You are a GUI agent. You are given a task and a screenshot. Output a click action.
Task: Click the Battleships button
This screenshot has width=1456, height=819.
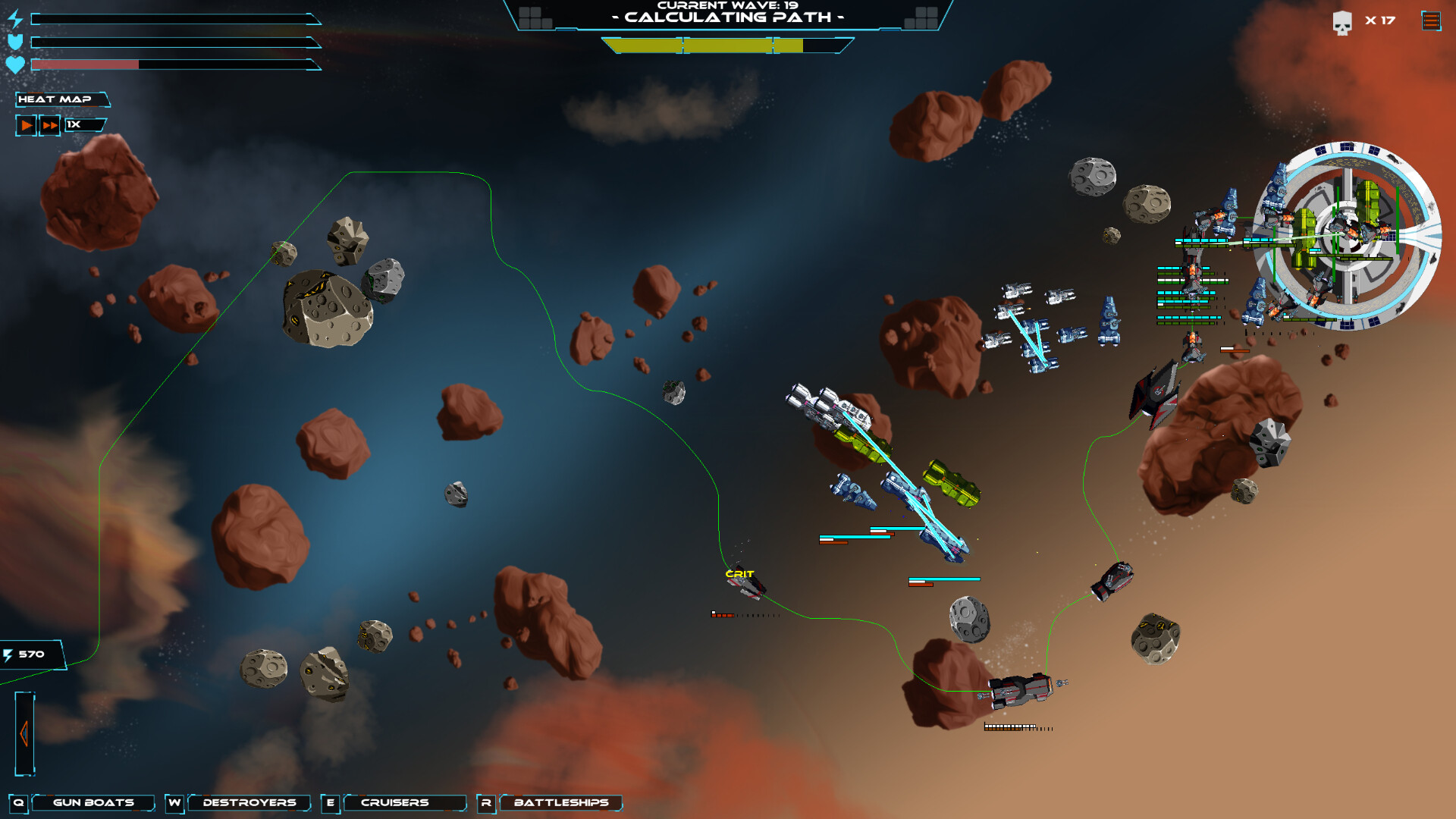(x=561, y=803)
